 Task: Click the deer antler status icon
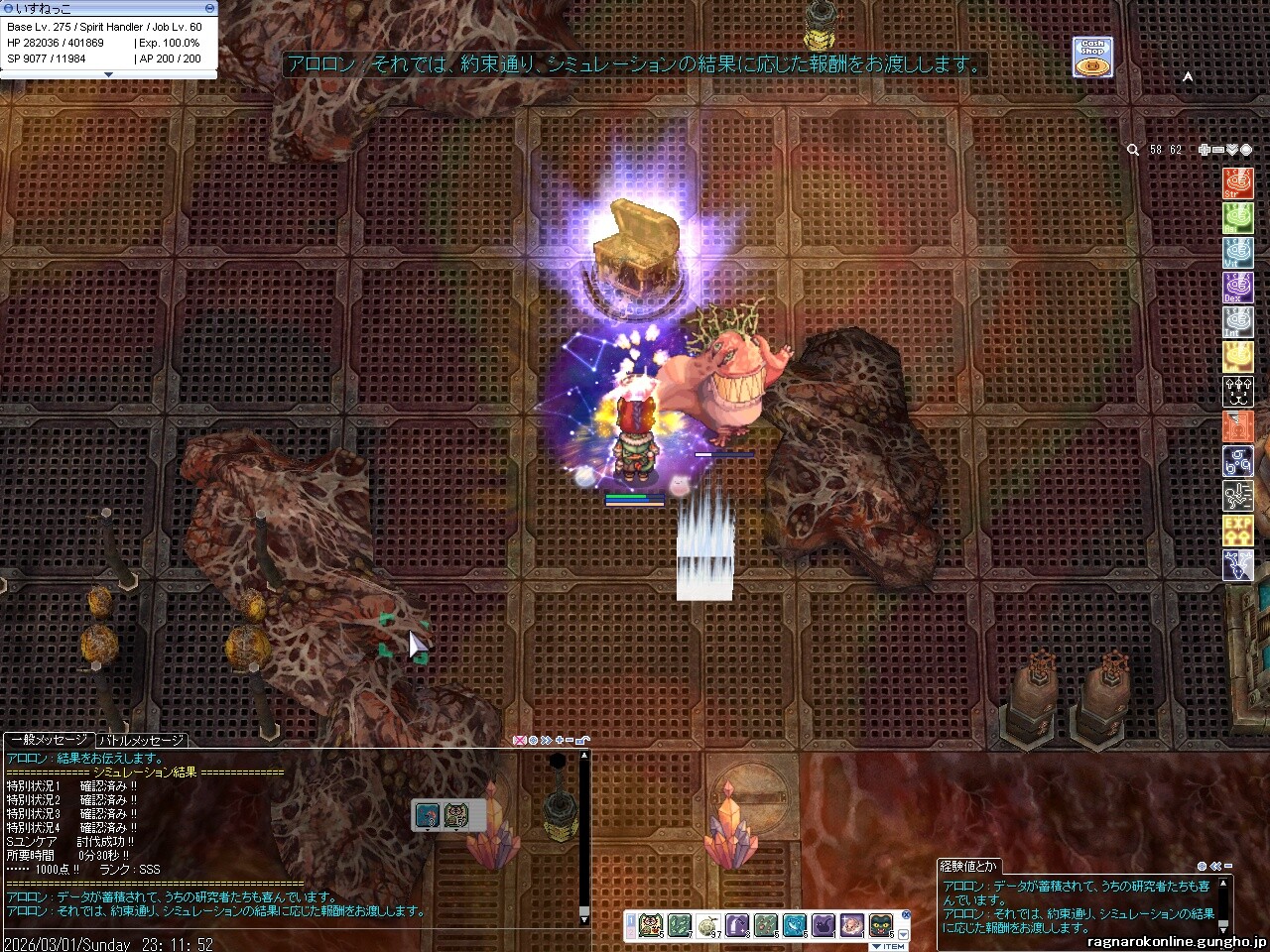(1237, 565)
